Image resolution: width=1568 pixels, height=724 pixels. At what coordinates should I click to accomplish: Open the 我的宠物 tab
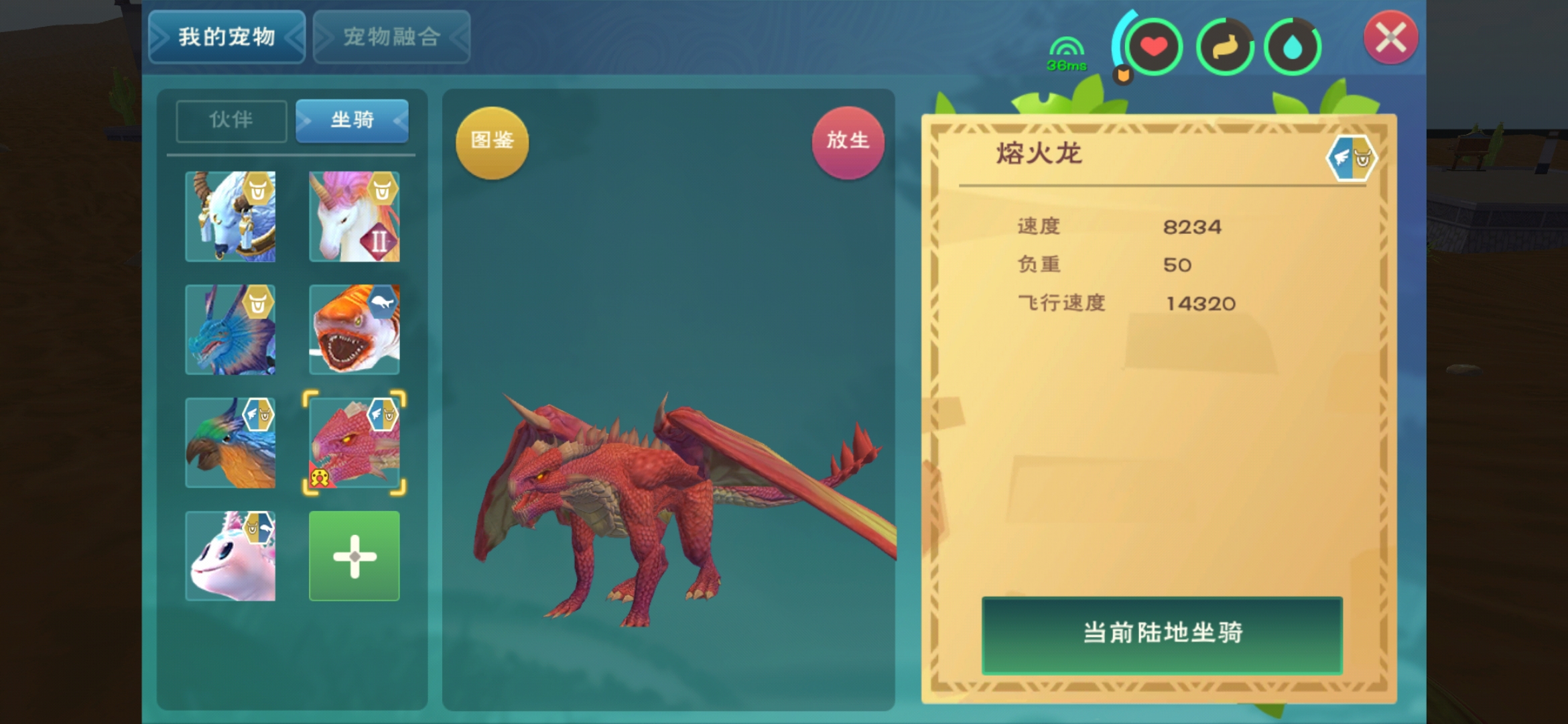click(226, 37)
